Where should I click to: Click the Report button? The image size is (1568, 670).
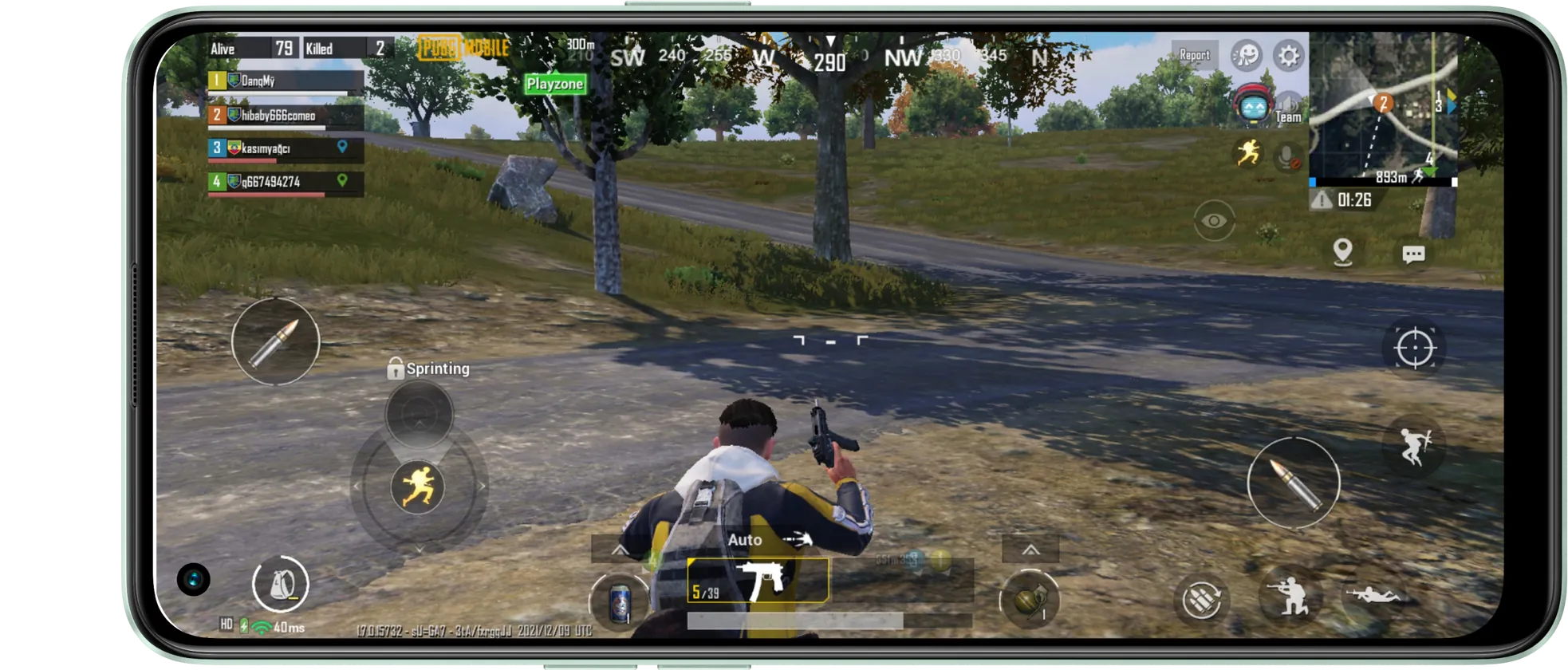click(x=1194, y=55)
